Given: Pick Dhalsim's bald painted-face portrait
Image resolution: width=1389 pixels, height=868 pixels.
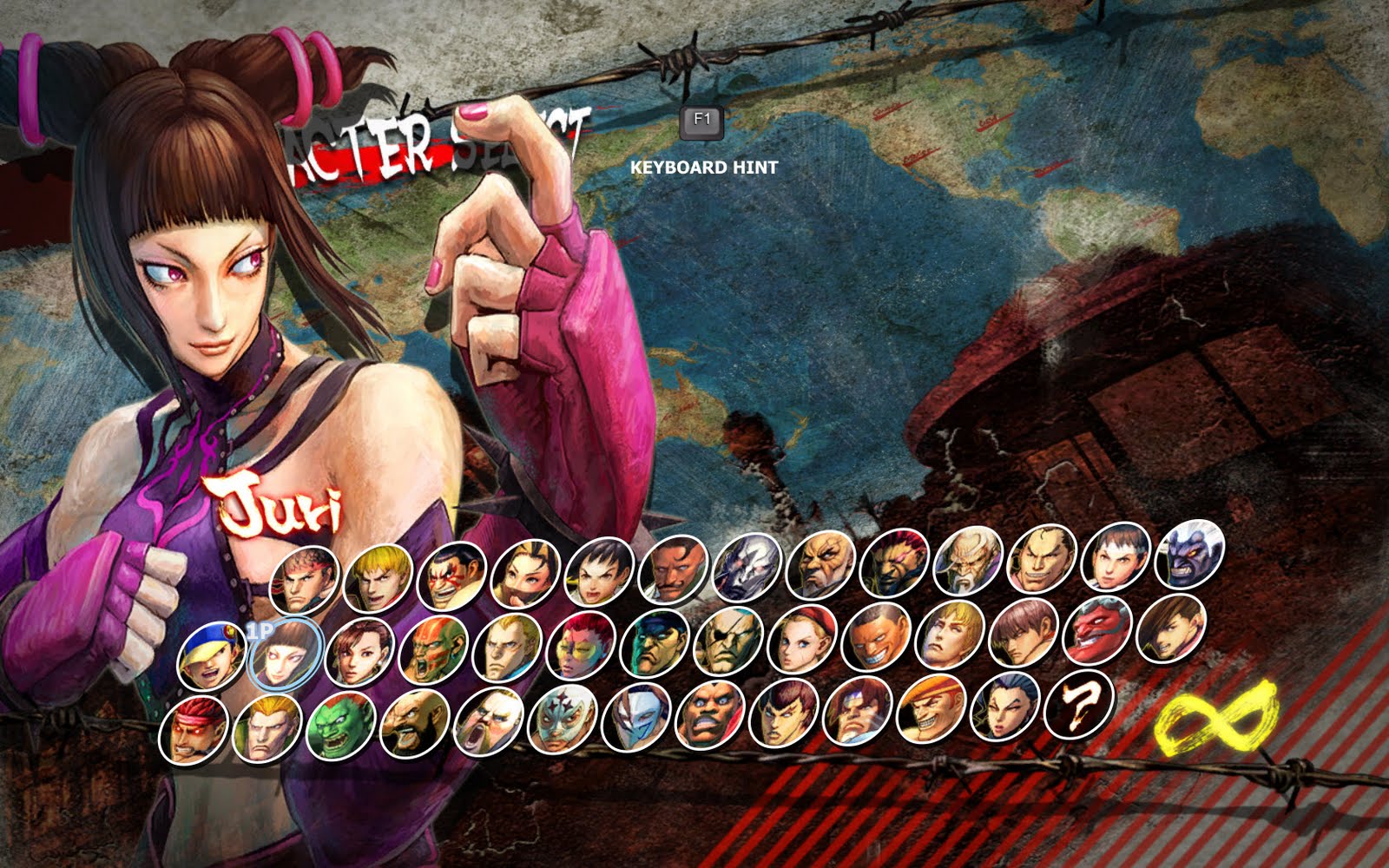Looking at the screenshot, I should (x=433, y=648).
